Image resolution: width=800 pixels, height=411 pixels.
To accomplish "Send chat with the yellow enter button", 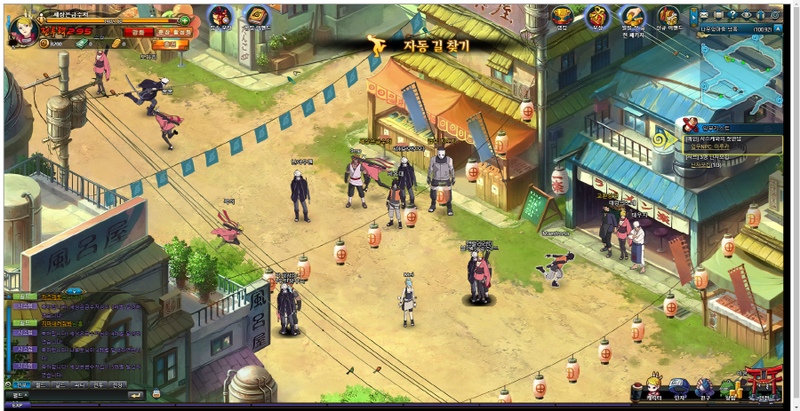I will (137, 395).
